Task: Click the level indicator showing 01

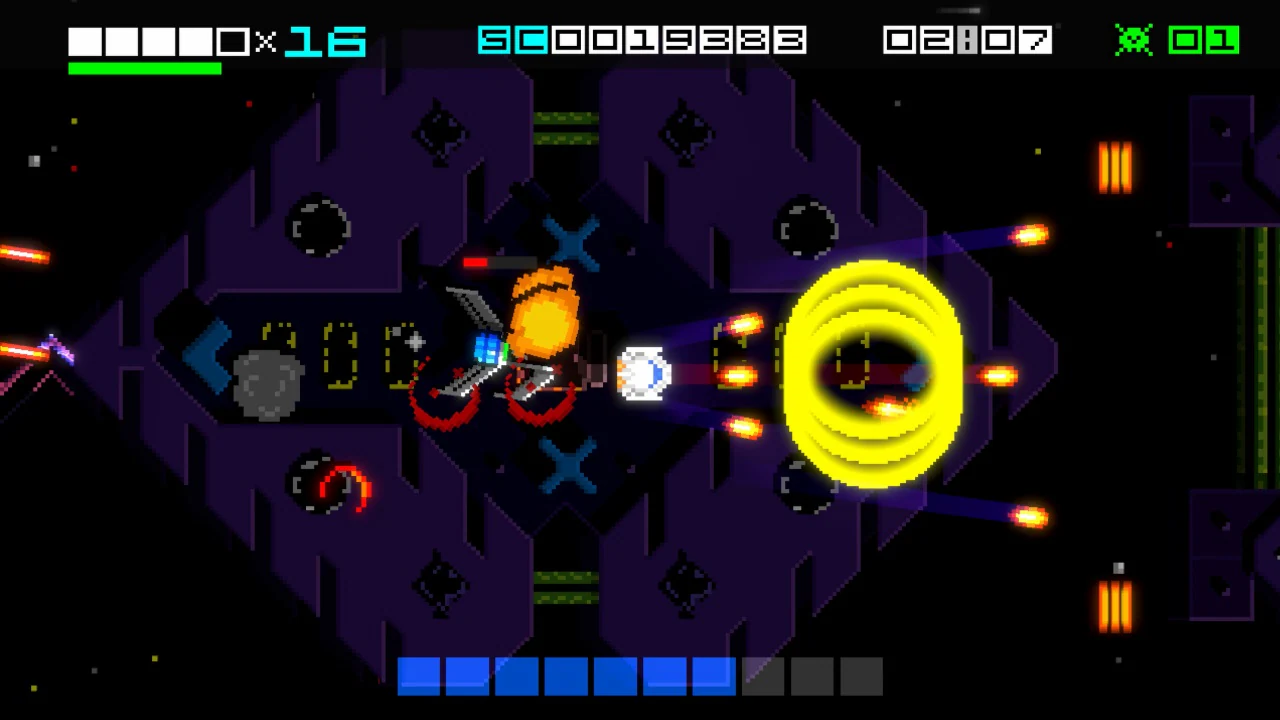Action: click(1205, 40)
